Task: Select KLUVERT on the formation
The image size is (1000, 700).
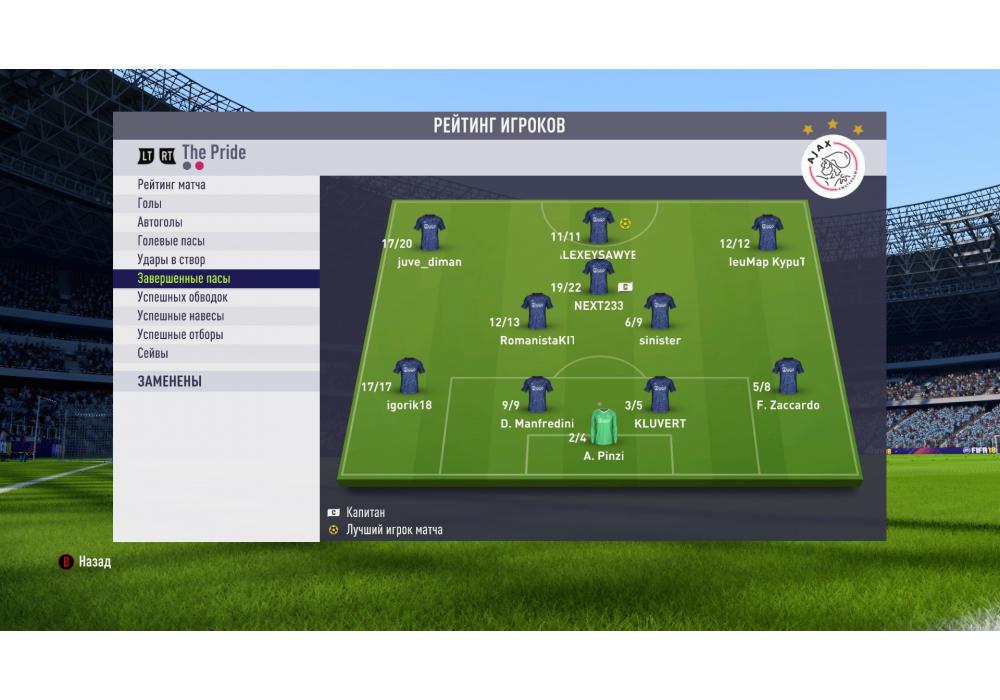Action: 659,394
